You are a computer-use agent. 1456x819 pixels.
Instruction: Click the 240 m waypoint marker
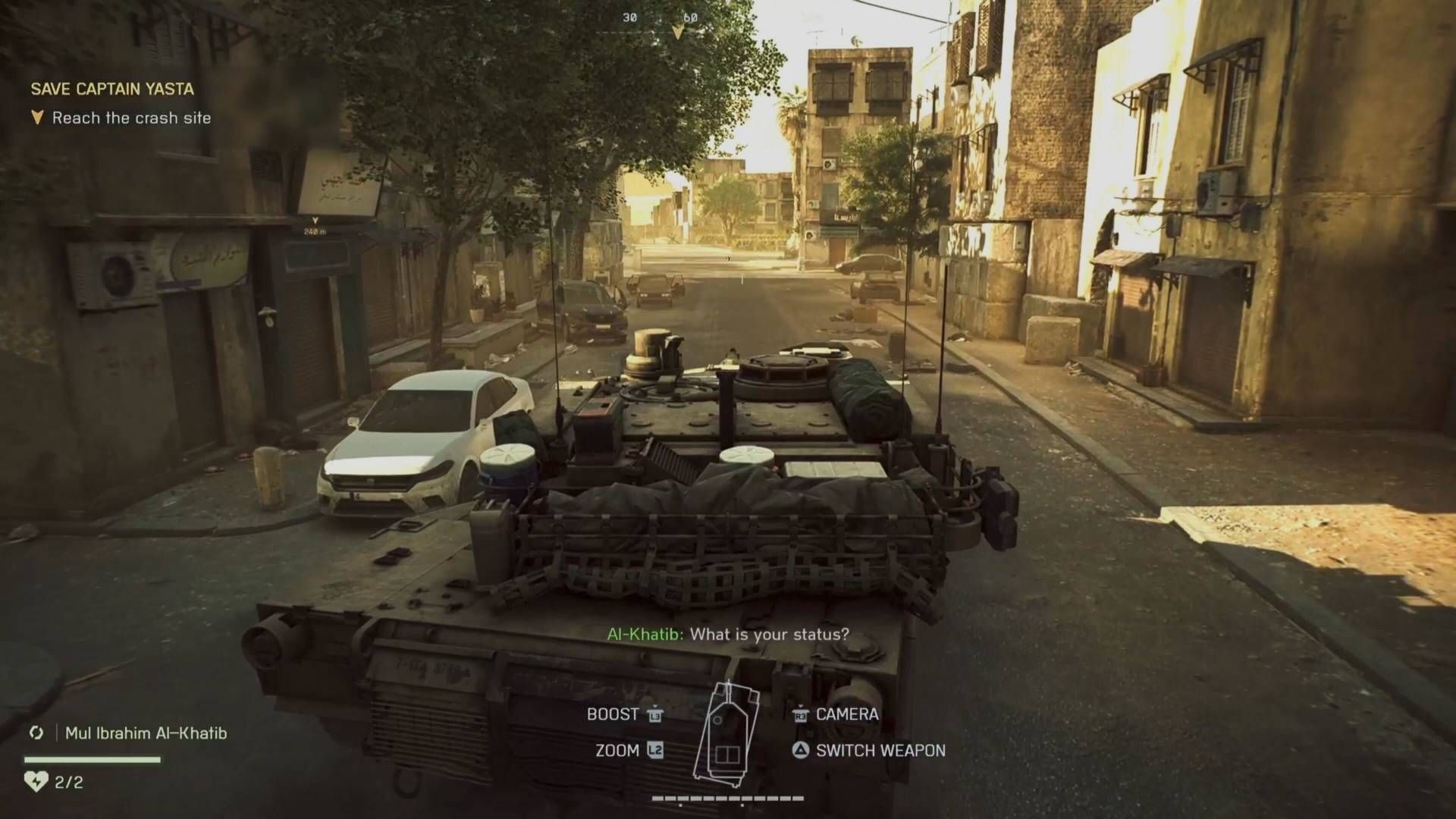click(315, 226)
